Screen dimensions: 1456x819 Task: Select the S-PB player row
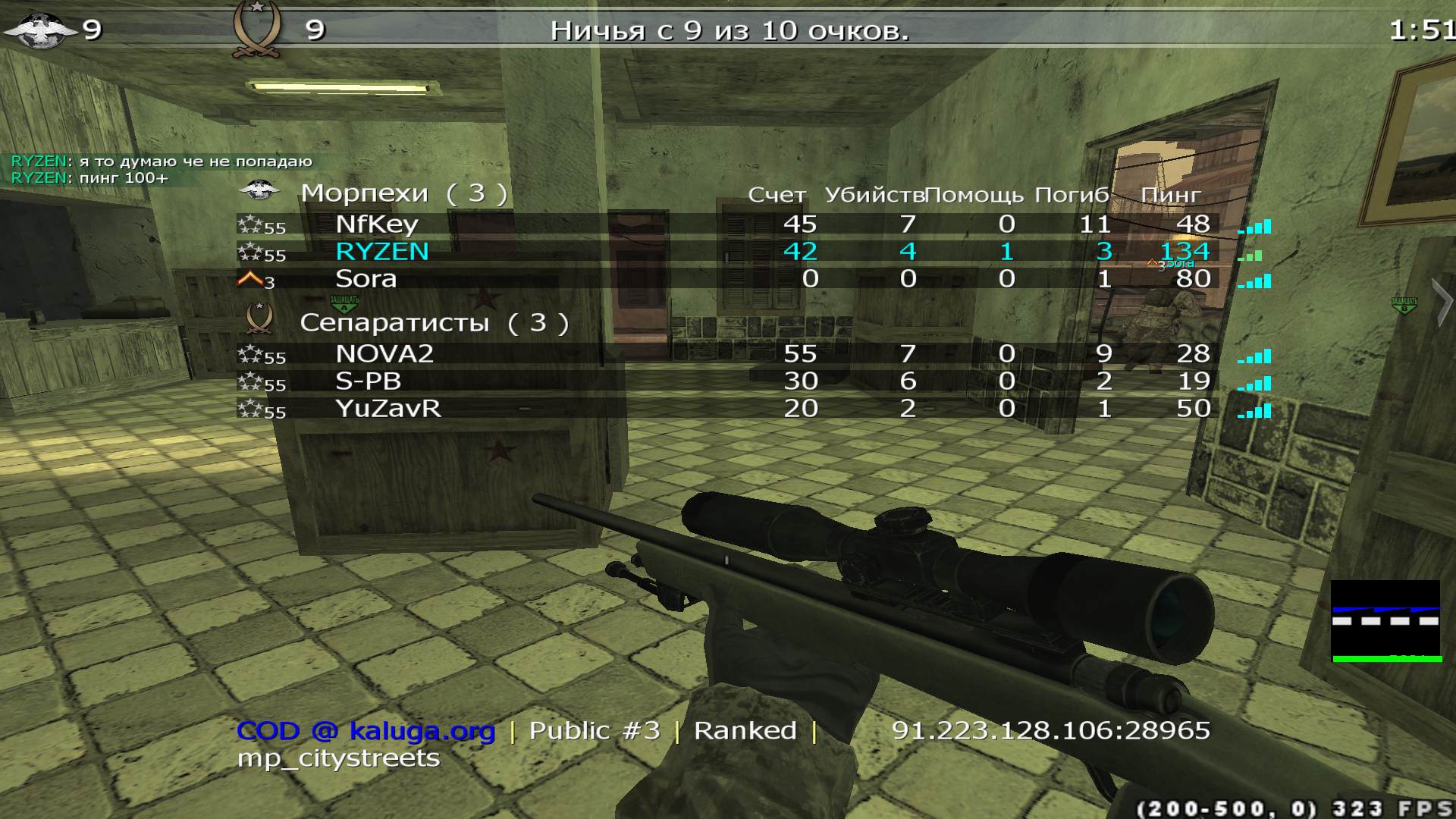pyautogui.click(x=368, y=381)
